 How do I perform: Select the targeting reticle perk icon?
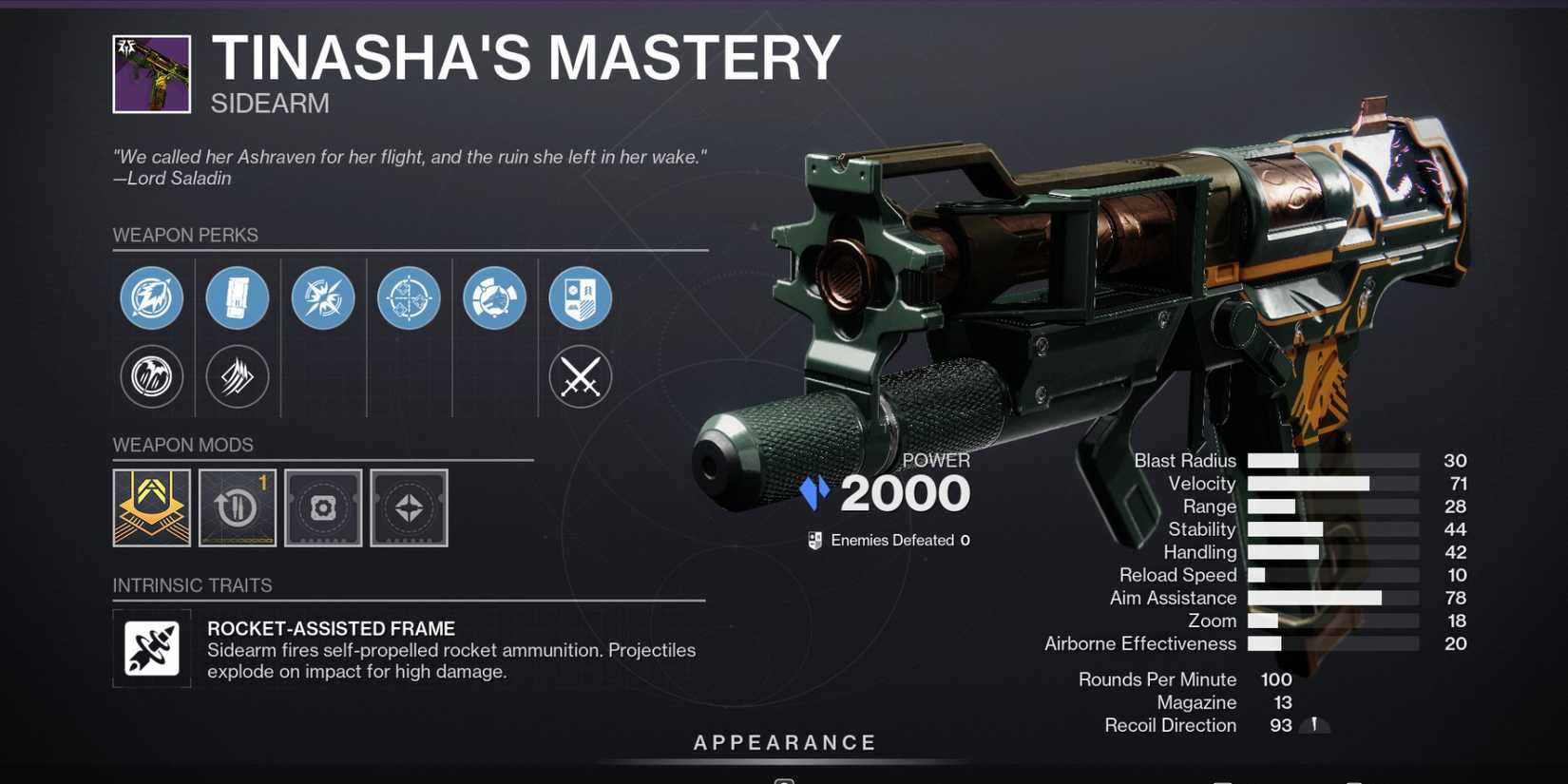coord(409,297)
